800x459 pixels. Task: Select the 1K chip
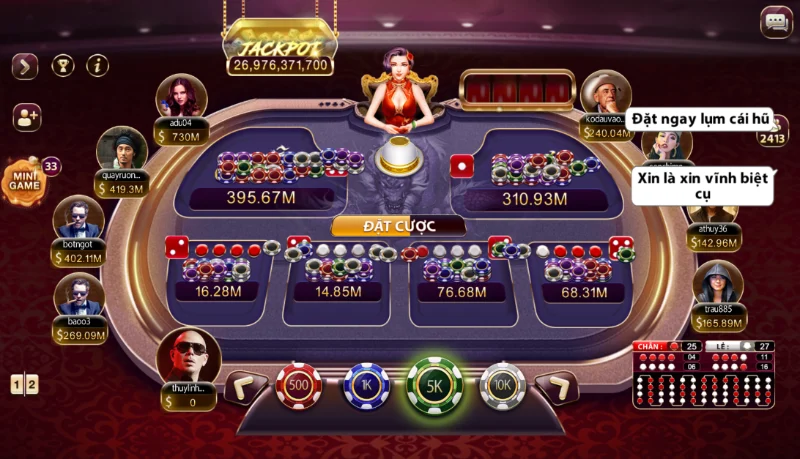coord(366,385)
